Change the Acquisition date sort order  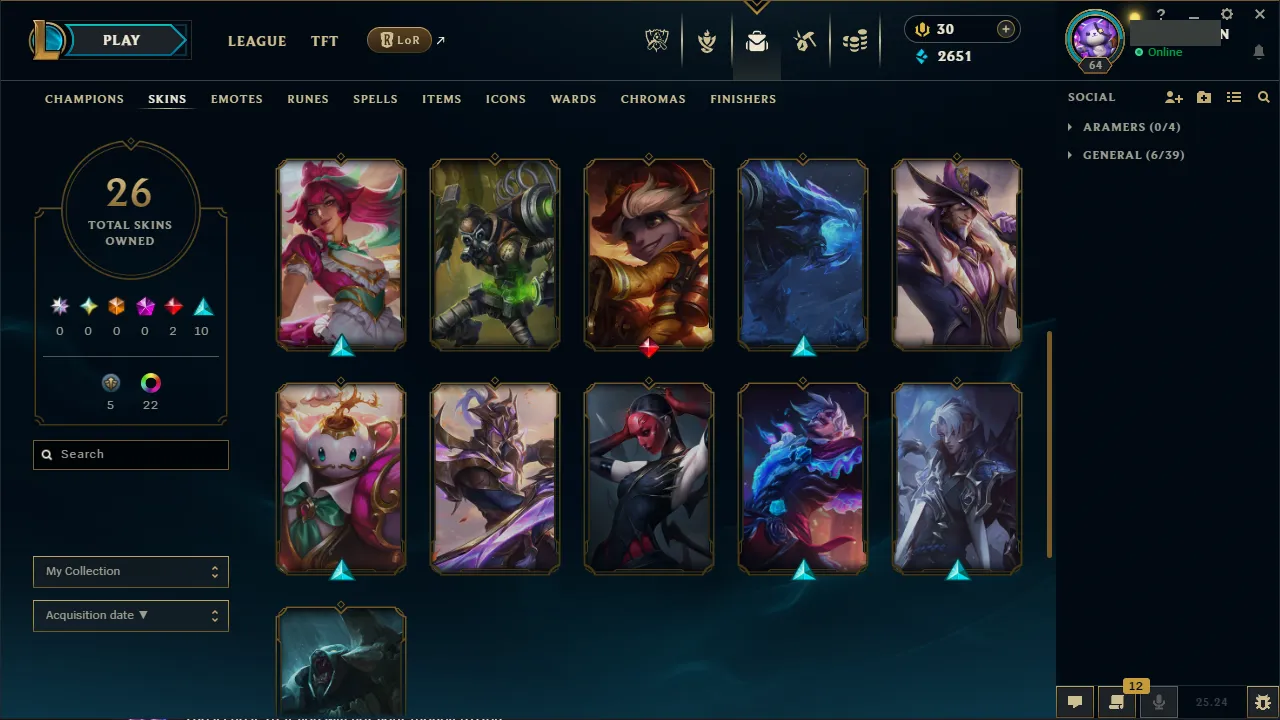[130, 615]
